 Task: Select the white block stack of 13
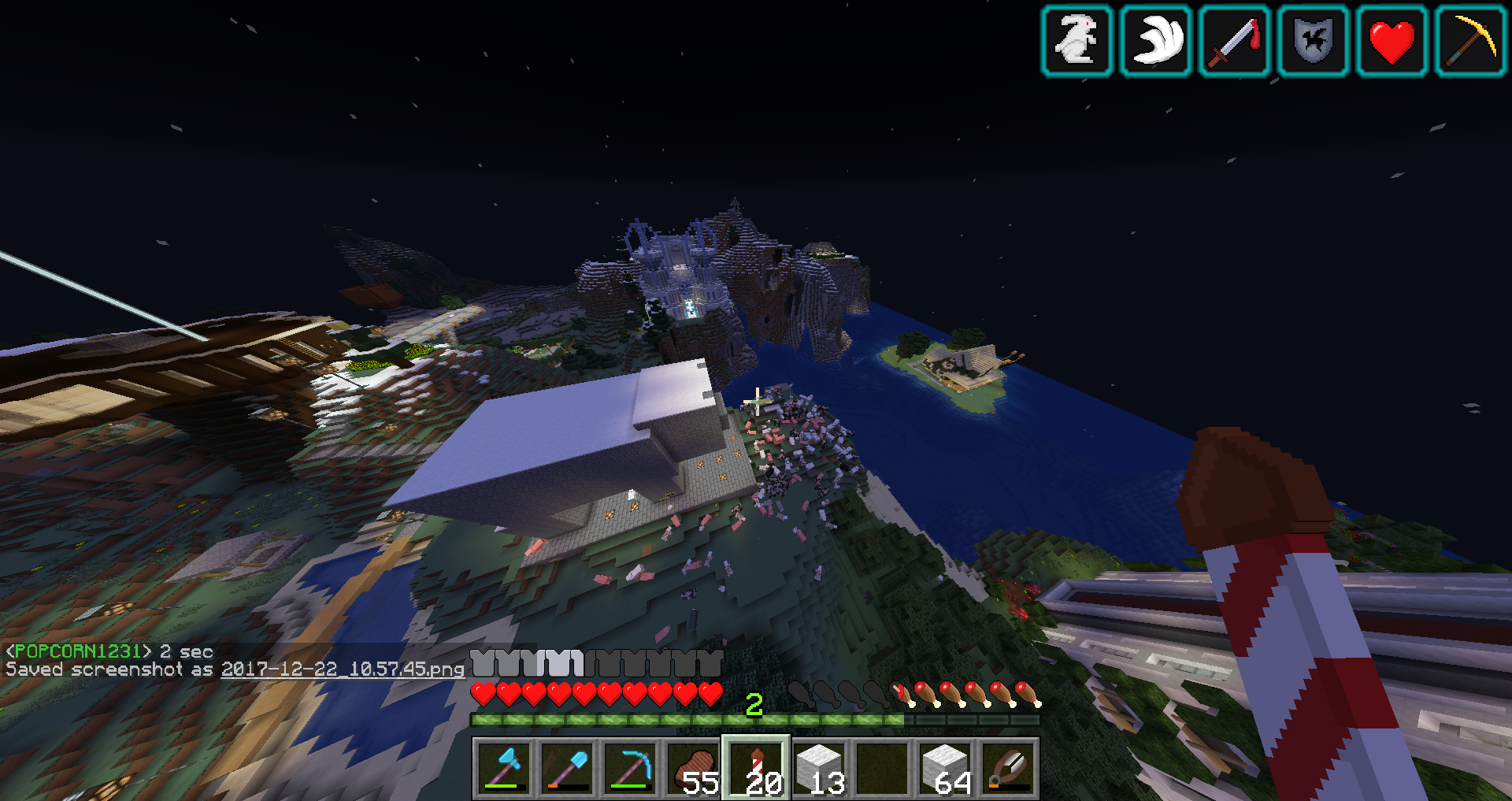819,769
